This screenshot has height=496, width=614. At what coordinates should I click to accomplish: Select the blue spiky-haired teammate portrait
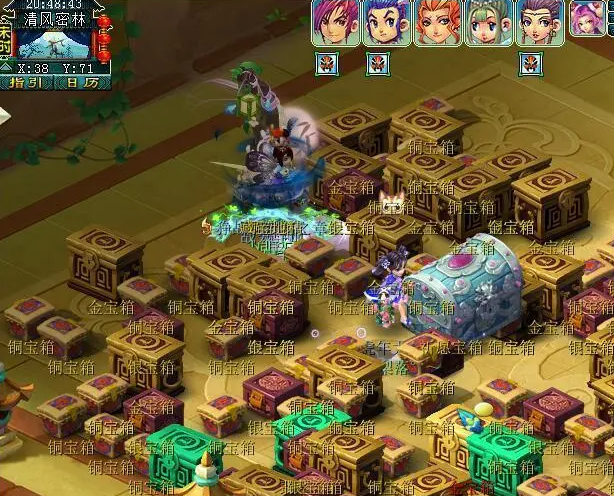pyautogui.click(x=387, y=22)
